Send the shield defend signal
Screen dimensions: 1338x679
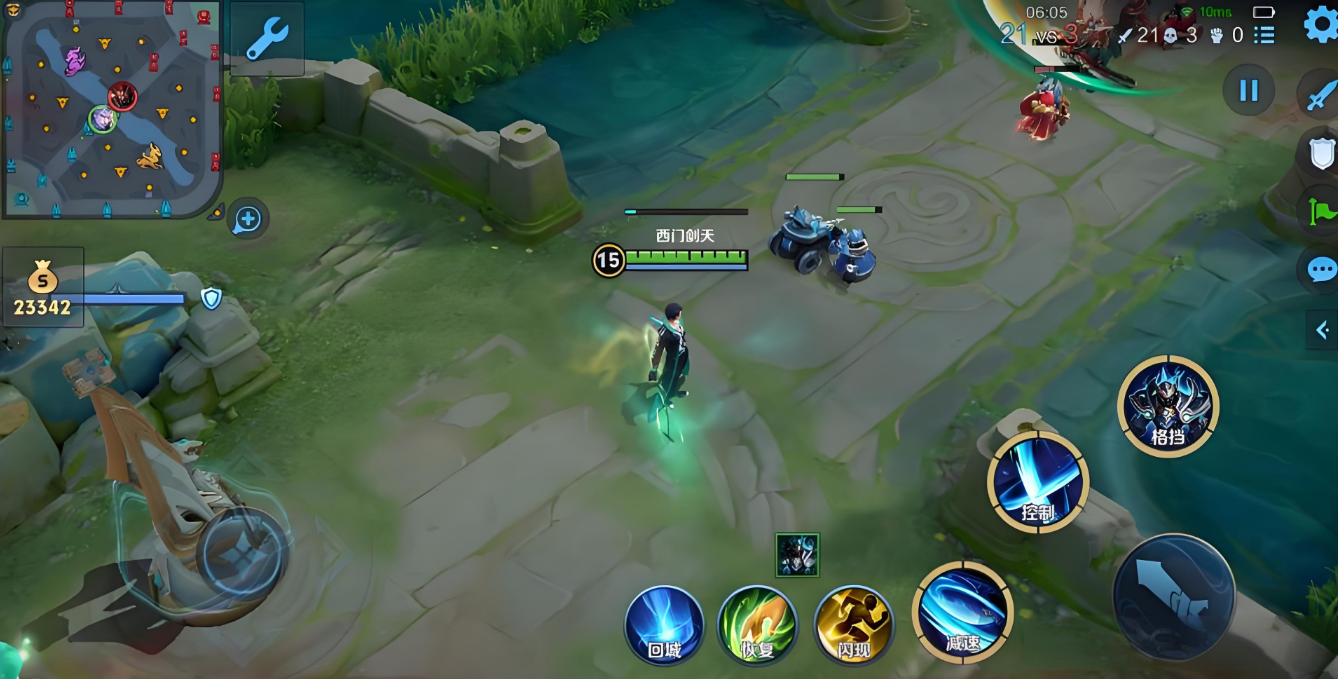click(x=1322, y=153)
